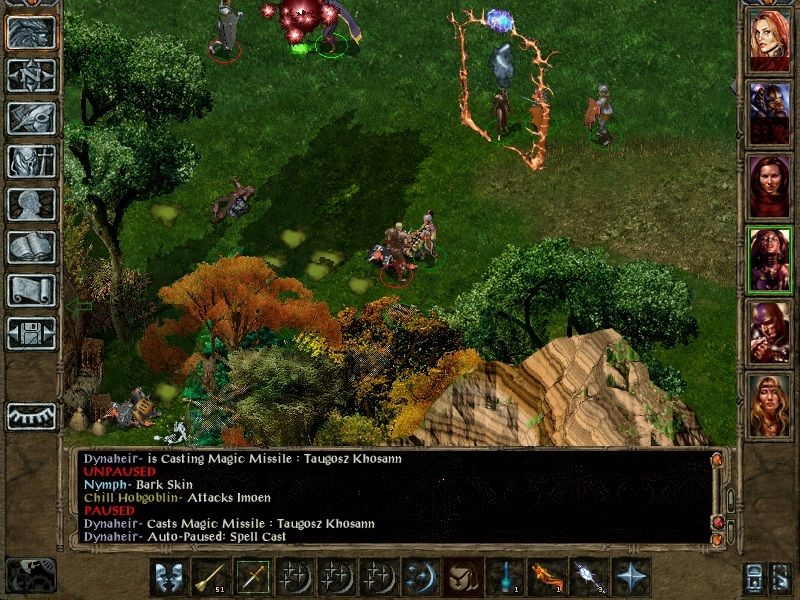Viewport: 800px width, 600px height.
Task: Open the inventory screen
Action: click(31, 161)
